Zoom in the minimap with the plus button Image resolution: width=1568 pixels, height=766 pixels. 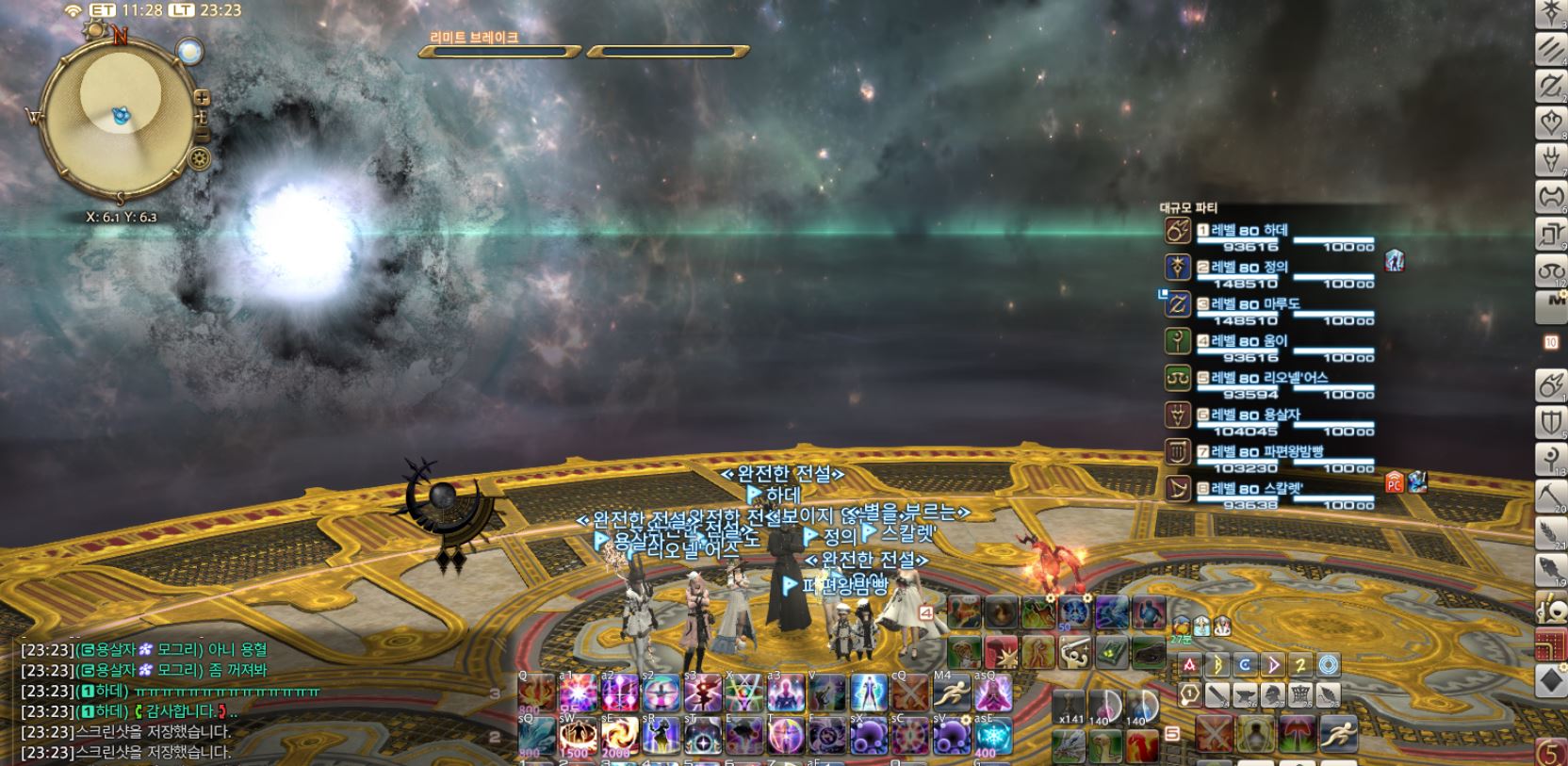coord(202,97)
